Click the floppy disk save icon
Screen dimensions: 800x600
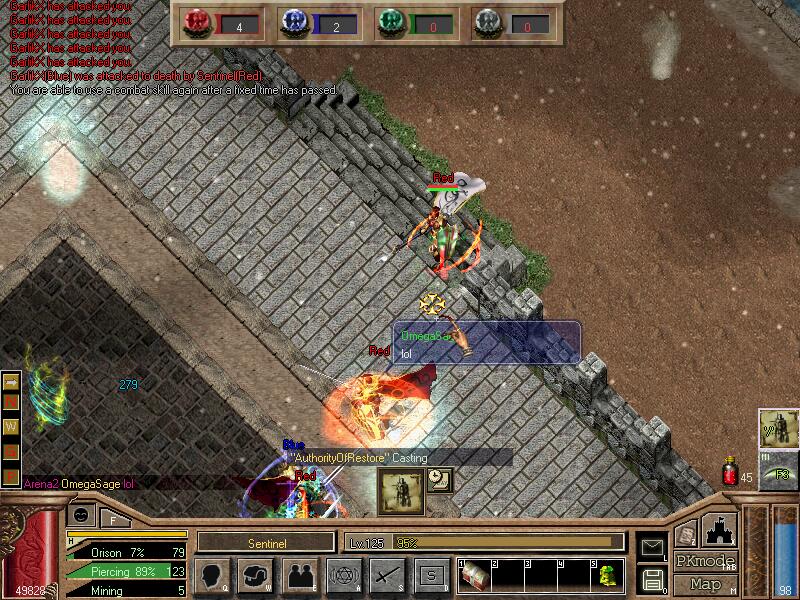click(x=652, y=579)
